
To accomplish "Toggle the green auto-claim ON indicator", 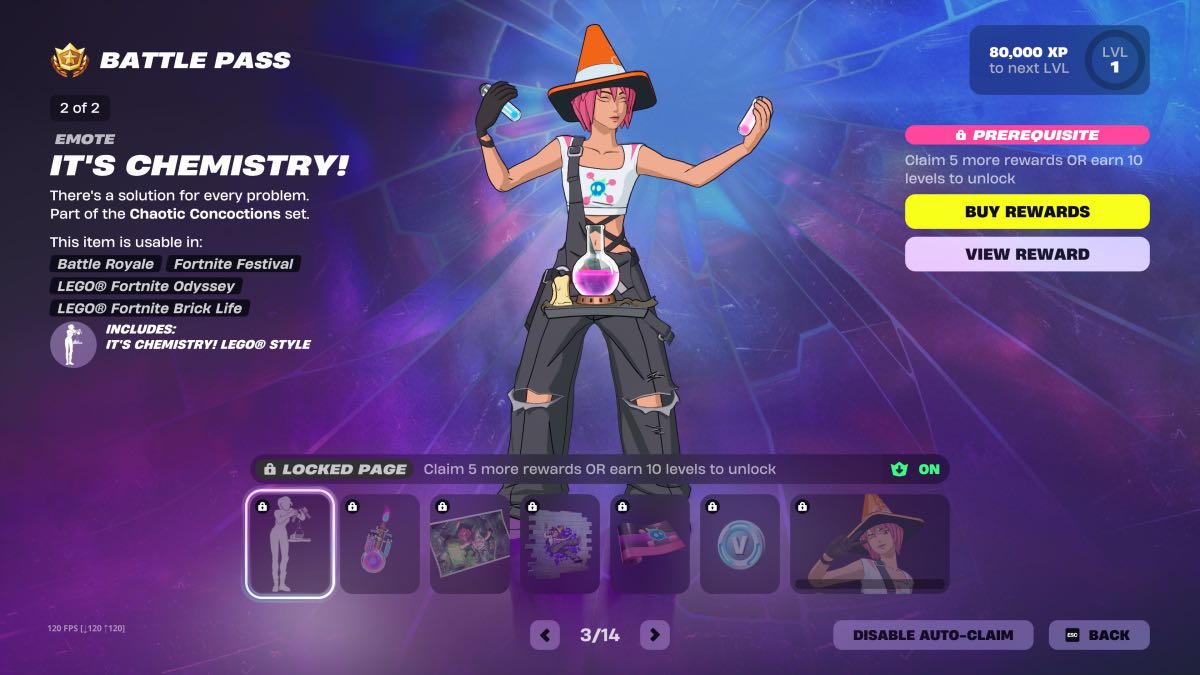I will click(x=917, y=469).
